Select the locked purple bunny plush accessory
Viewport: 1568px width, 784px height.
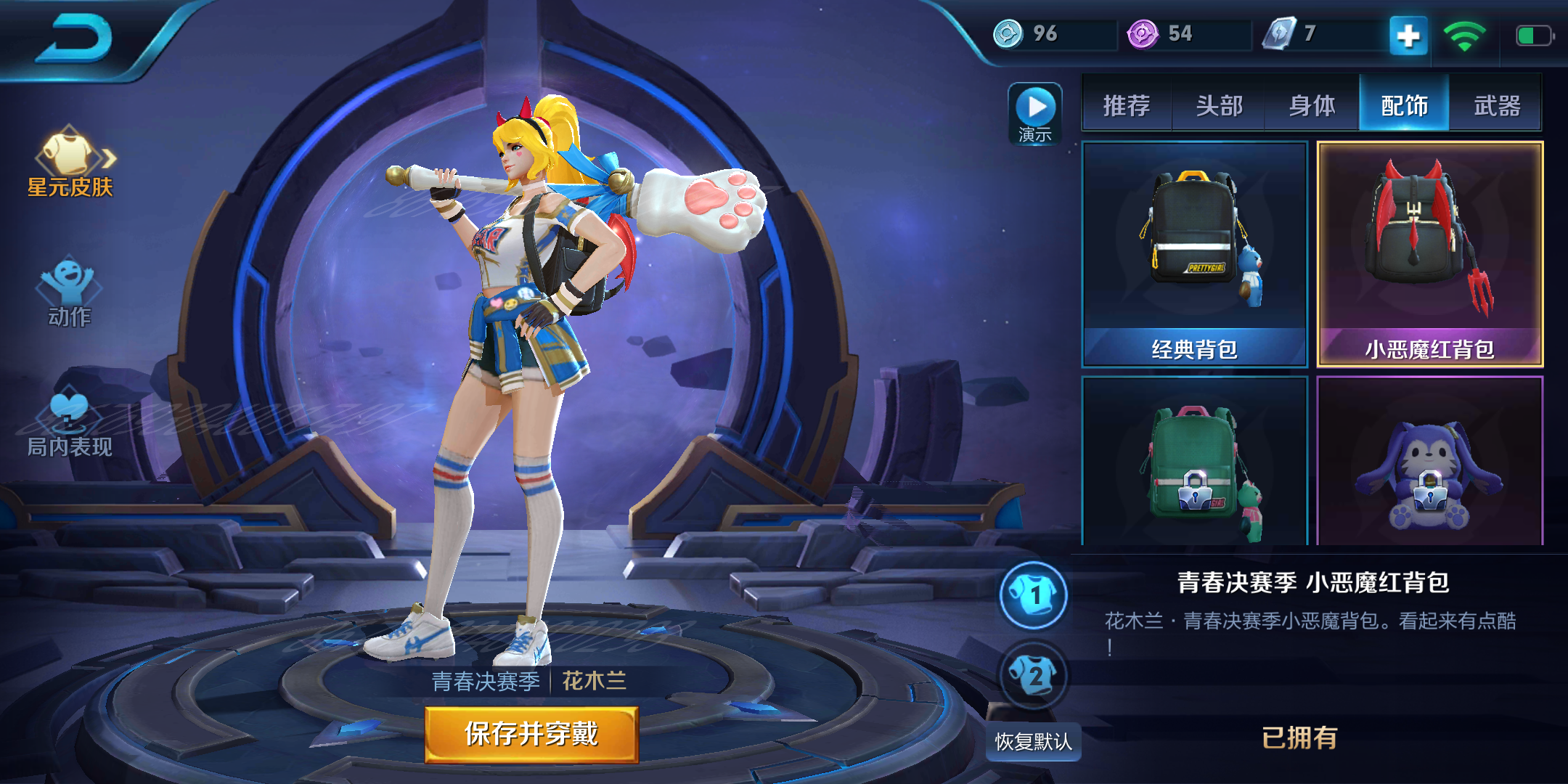point(1430,465)
